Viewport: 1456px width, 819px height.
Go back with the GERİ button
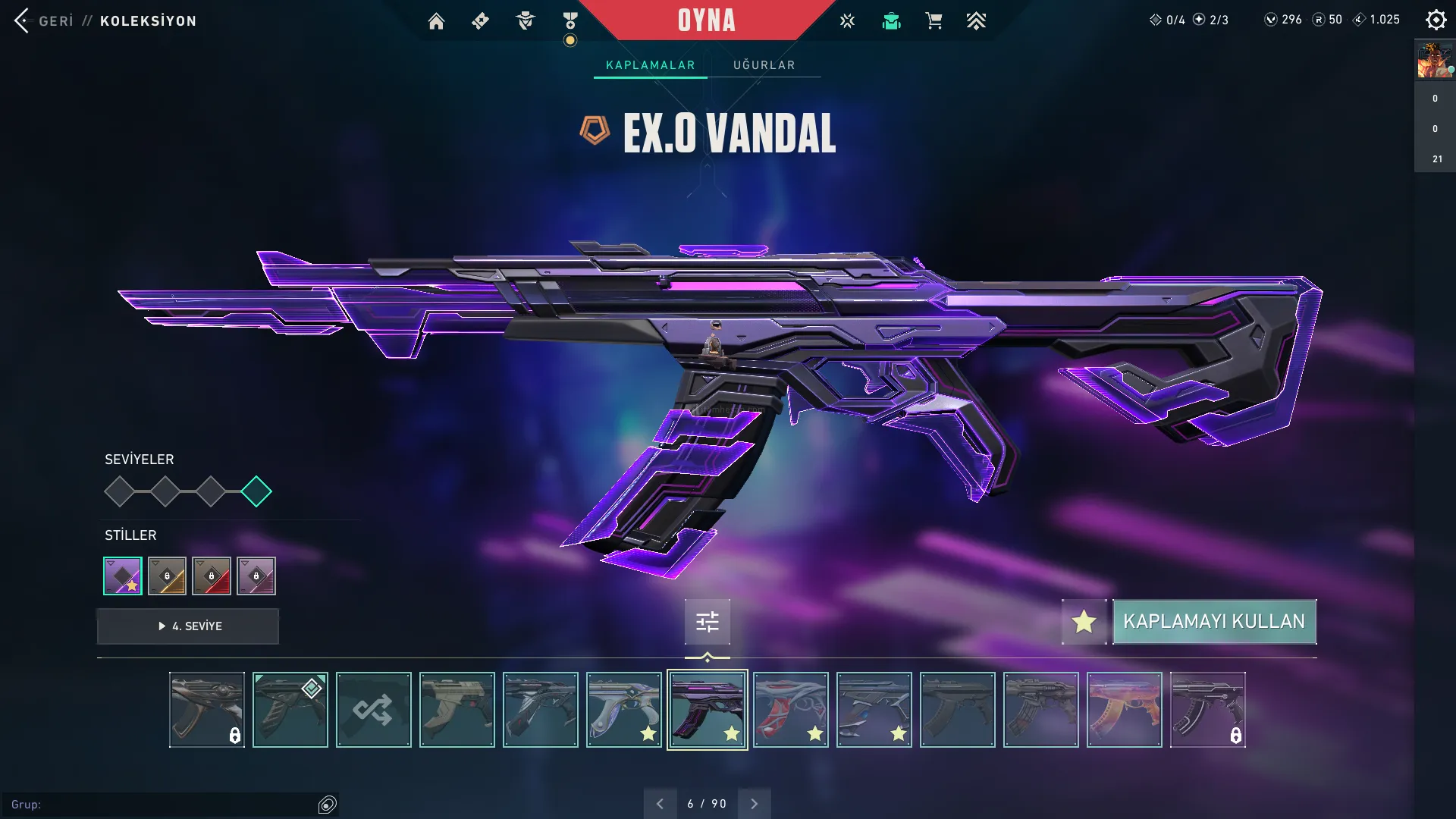(x=44, y=20)
